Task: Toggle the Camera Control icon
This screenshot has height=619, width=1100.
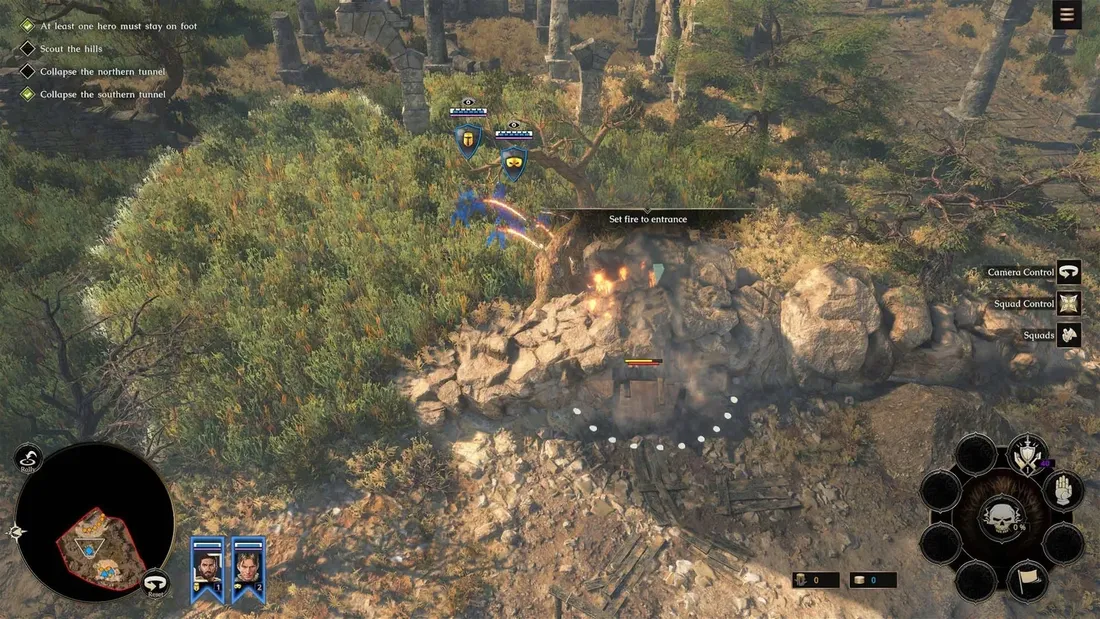Action: pyautogui.click(x=1069, y=272)
